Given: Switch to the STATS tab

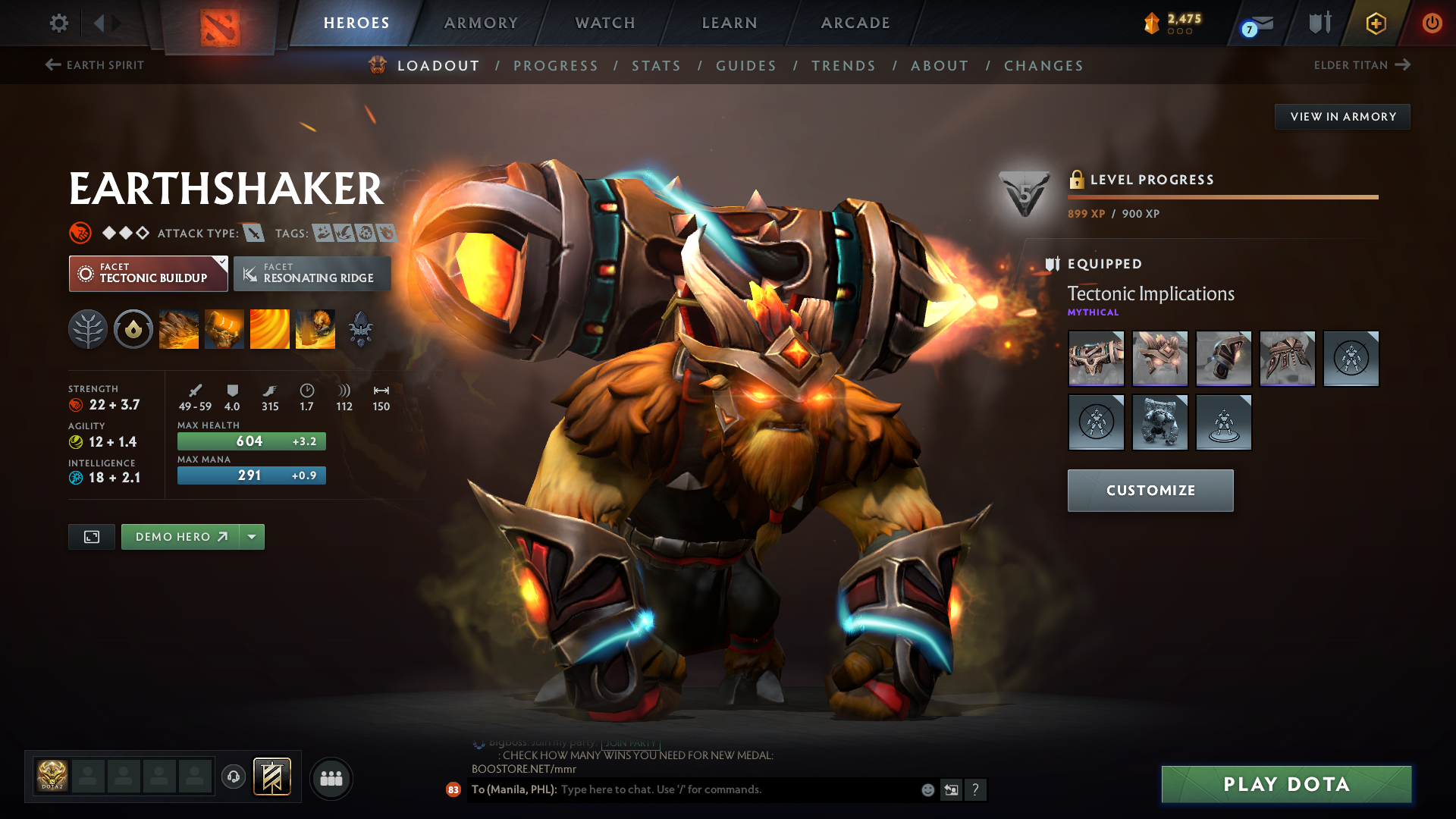Looking at the screenshot, I should [656, 65].
